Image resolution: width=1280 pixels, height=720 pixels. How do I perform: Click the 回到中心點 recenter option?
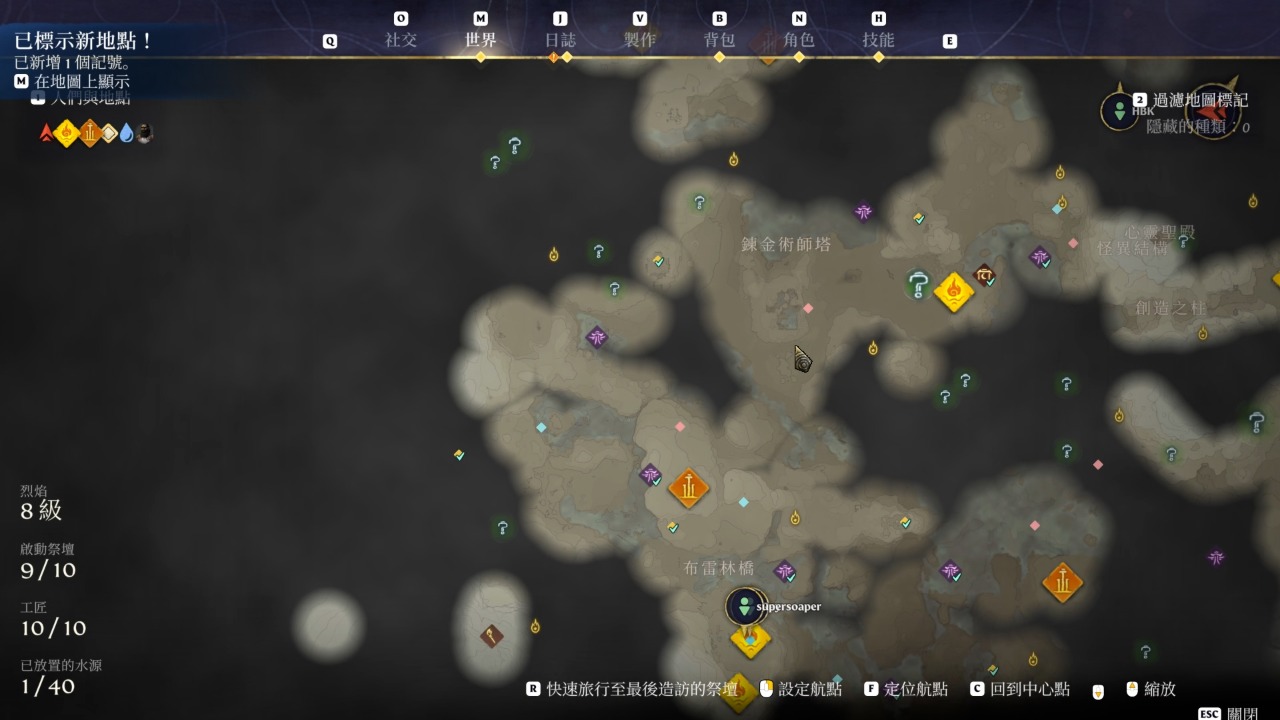pyautogui.click(x=1029, y=689)
